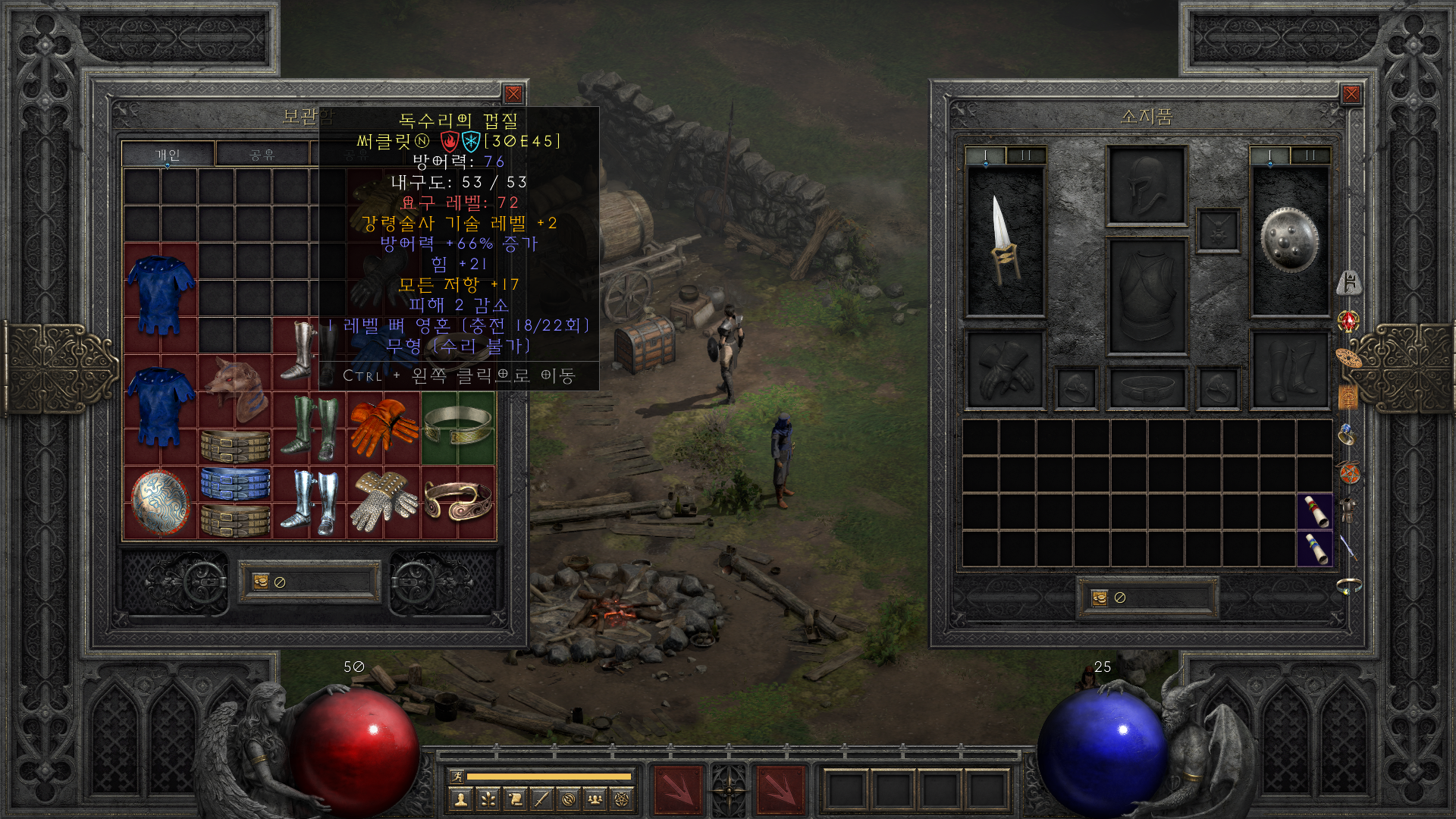Select the blue belt in the stash
The height and width of the screenshot is (819, 1456).
(235, 483)
